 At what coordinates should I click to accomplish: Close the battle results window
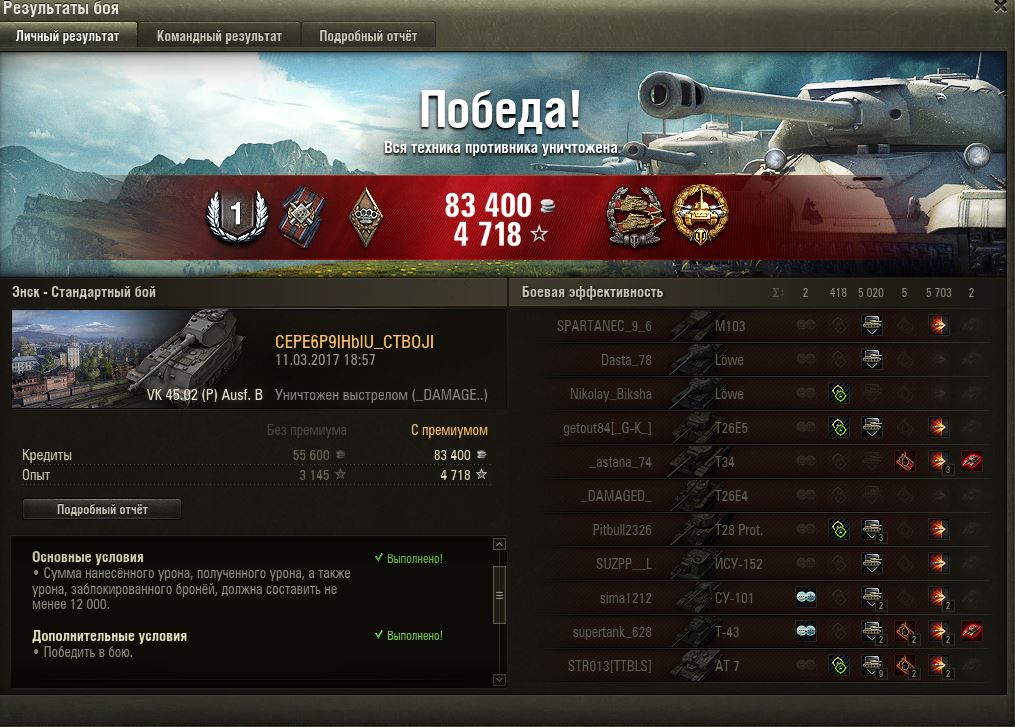click(1001, 6)
